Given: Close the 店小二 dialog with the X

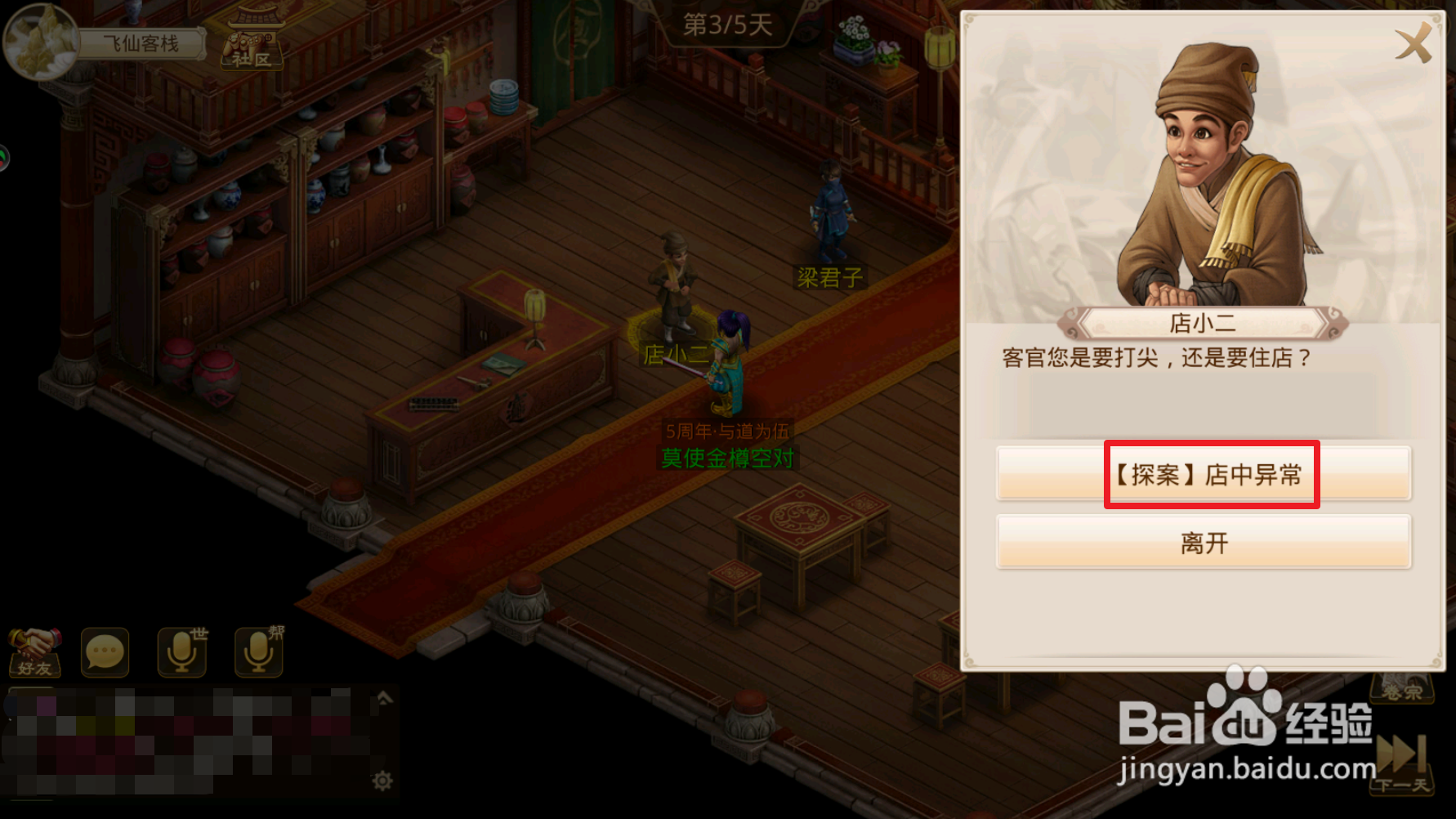Looking at the screenshot, I should tap(1413, 45).
